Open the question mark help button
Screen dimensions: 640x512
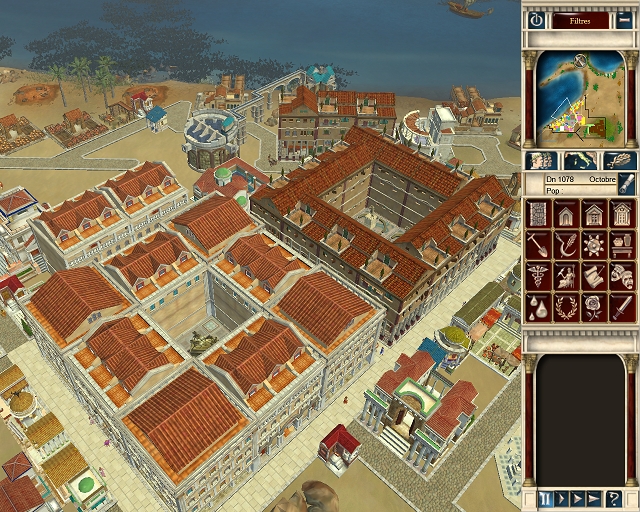pos(614,498)
